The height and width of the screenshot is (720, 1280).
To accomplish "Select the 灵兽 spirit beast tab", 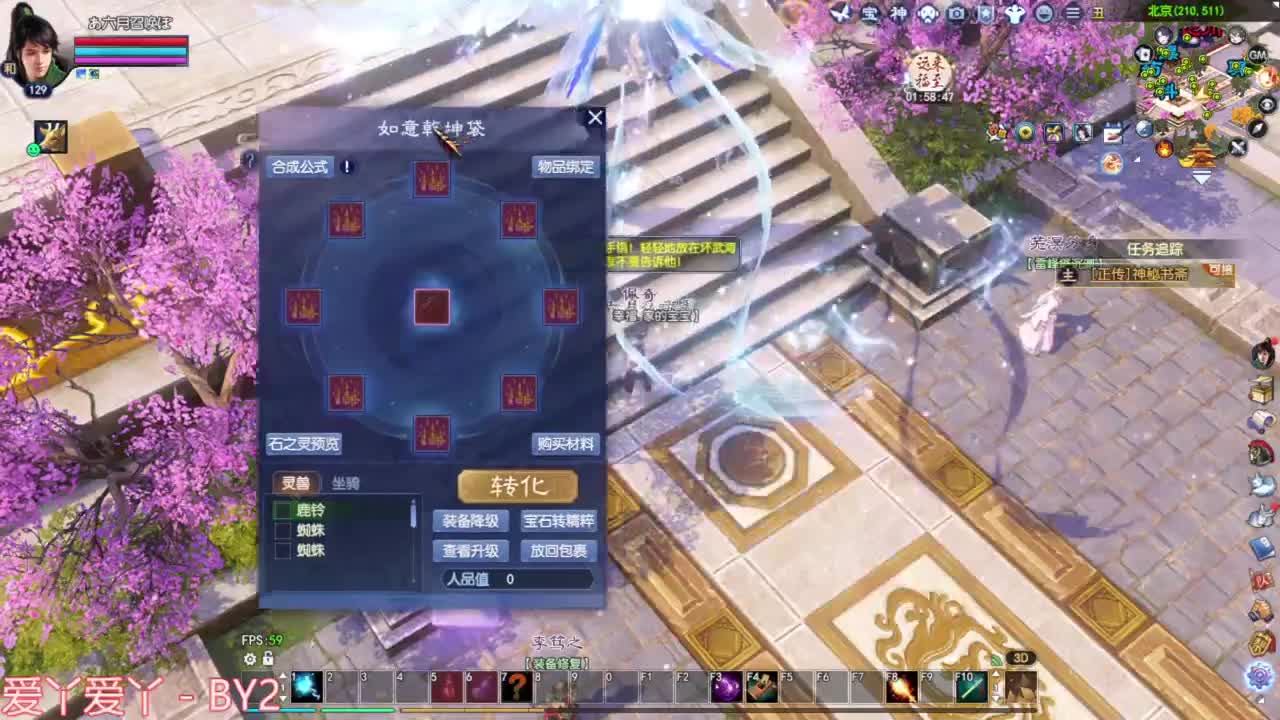I will (296, 483).
